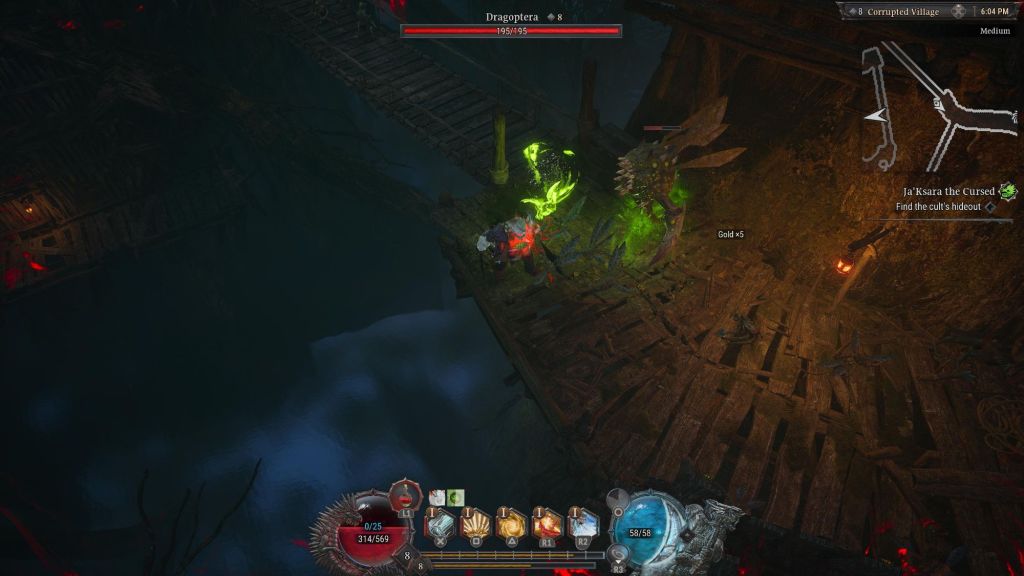
Task: Select the white buff status icon
Action: point(437,497)
